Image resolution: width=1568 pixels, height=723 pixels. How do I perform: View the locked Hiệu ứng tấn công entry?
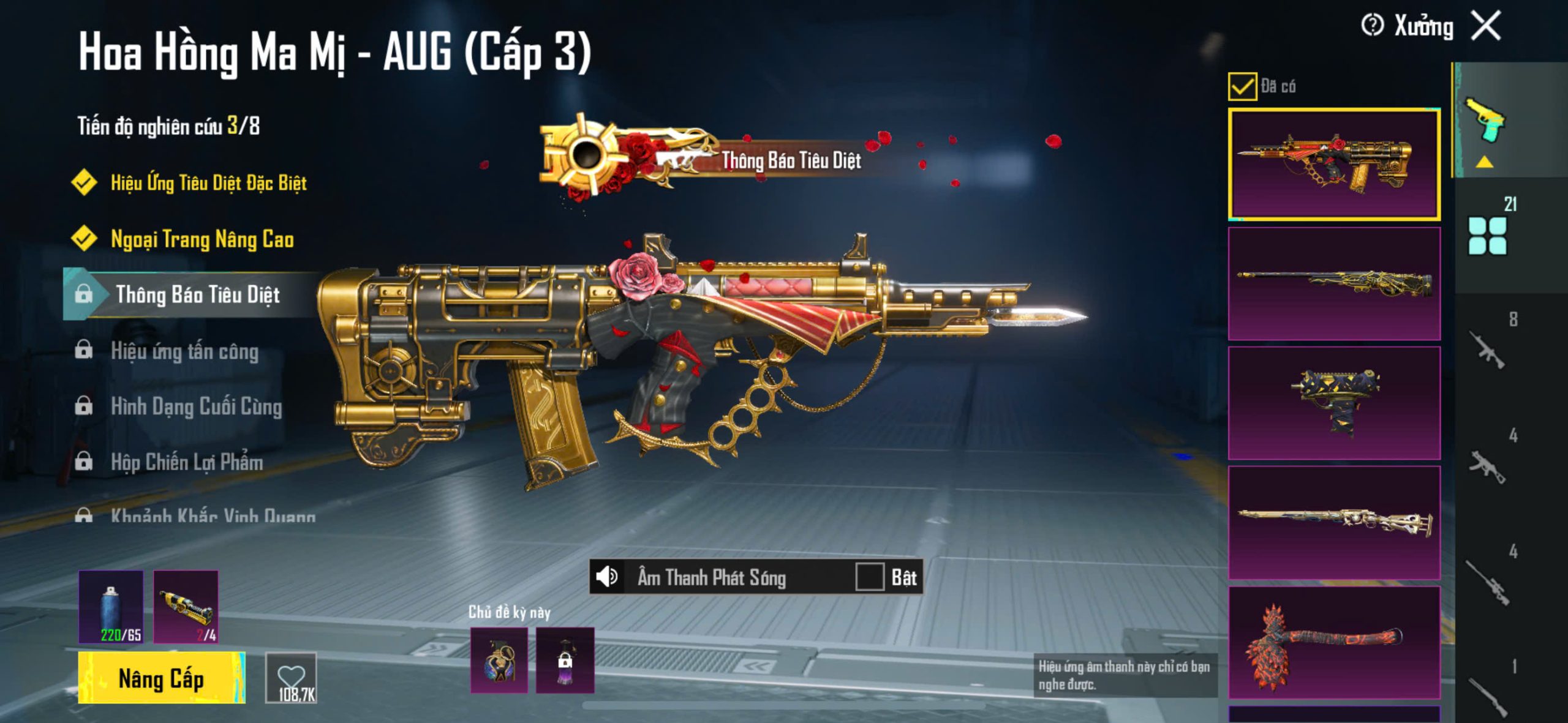coord(184,351)
